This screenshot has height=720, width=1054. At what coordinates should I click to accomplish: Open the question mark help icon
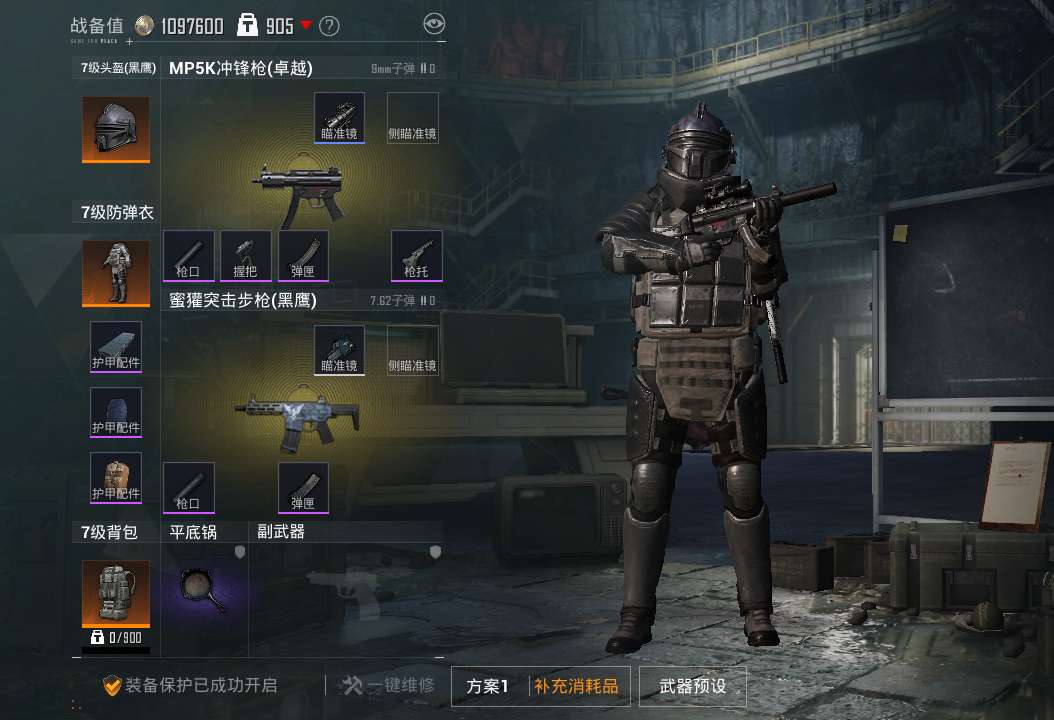pyautogui.click(x=329, y=26)
